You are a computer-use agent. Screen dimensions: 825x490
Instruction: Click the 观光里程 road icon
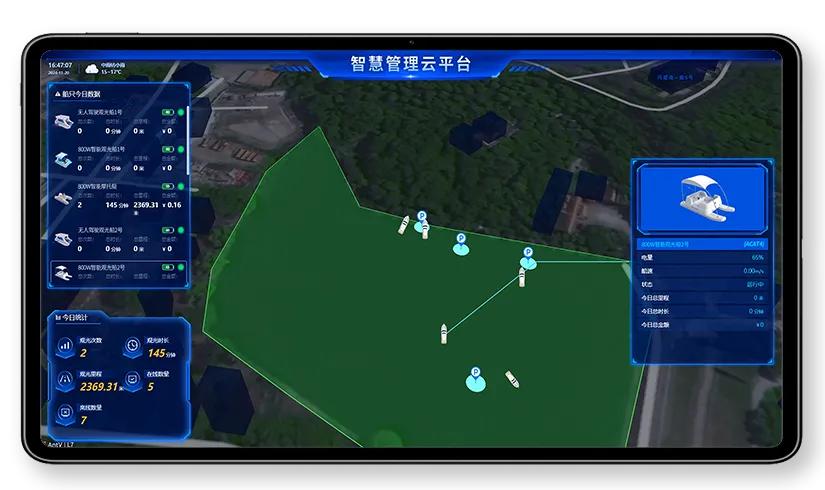tap(66, 380)
